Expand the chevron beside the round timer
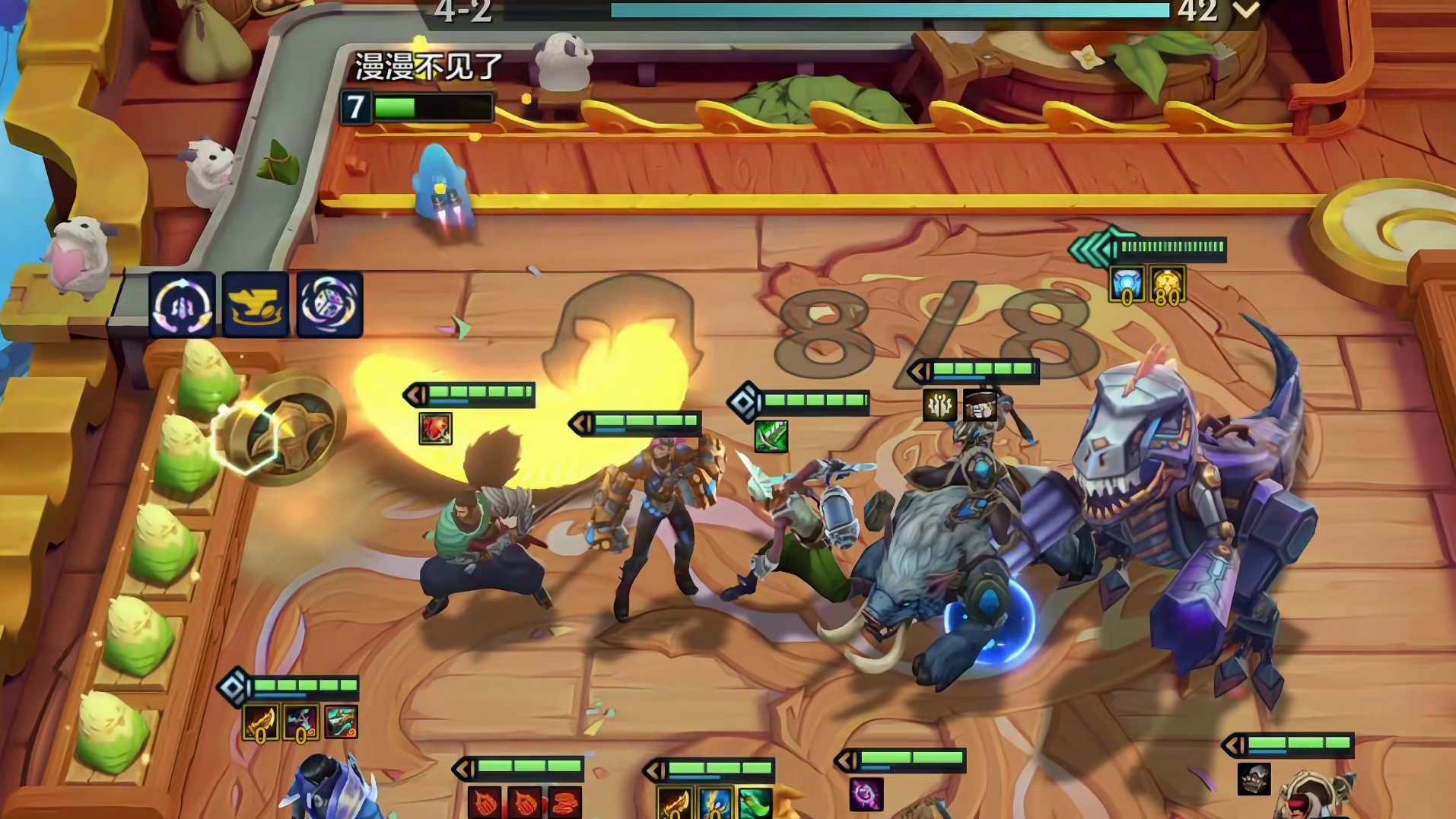 (x=1246, y=11)
